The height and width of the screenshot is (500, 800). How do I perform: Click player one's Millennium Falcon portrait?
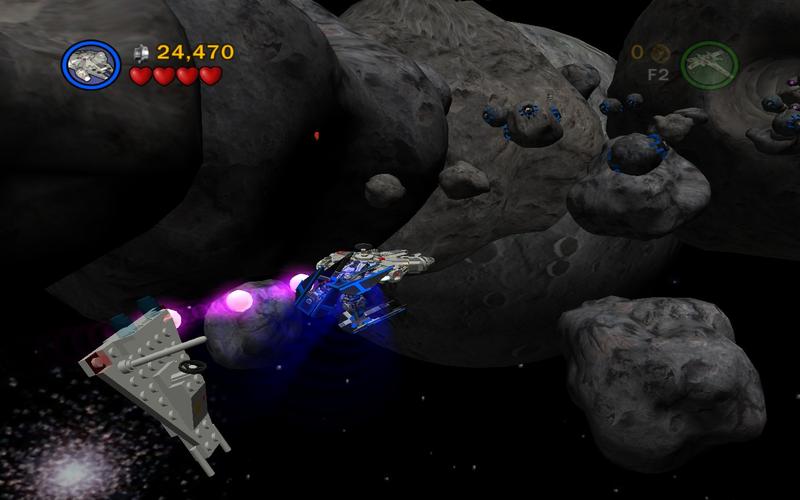point(91,63)
